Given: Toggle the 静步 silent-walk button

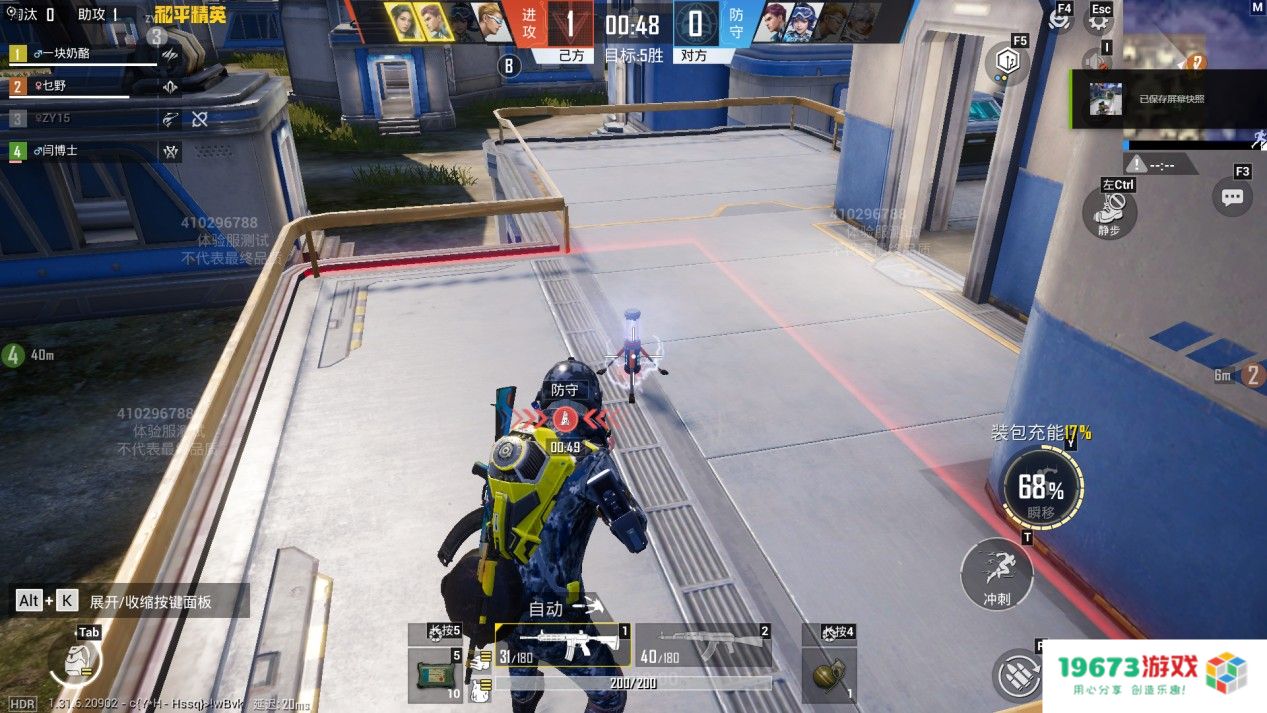Looking at the screenshot, I should tap(1109, 210).
